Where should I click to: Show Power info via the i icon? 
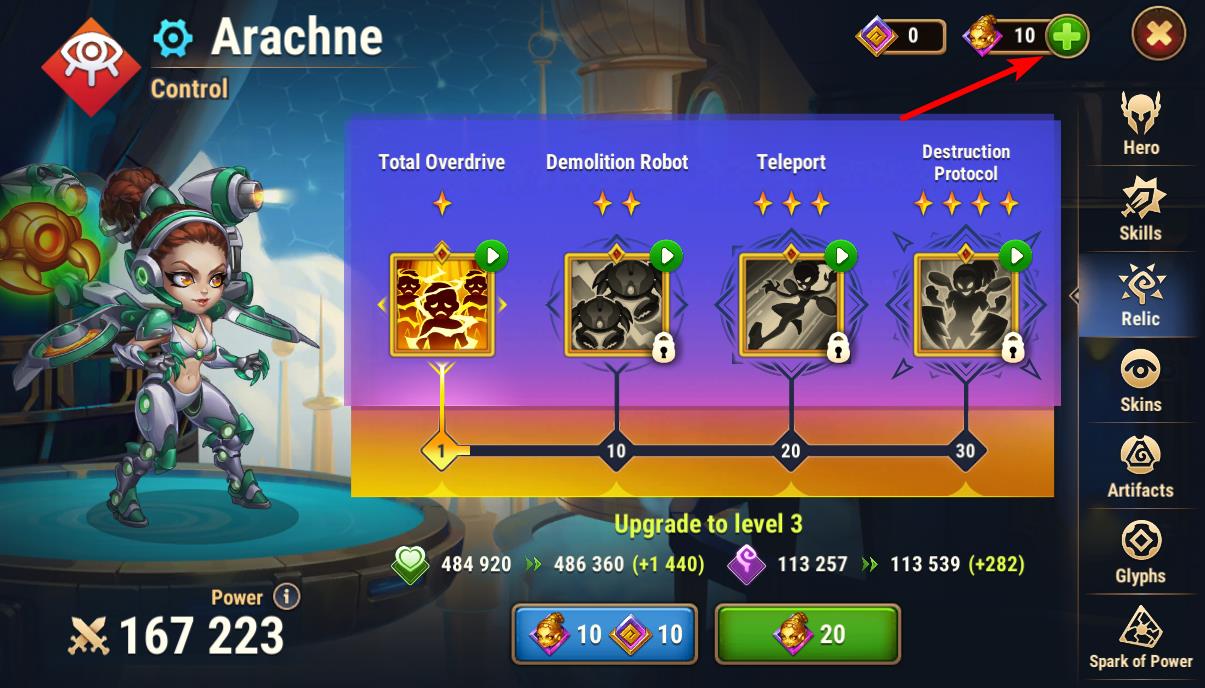tap(286, 597)
